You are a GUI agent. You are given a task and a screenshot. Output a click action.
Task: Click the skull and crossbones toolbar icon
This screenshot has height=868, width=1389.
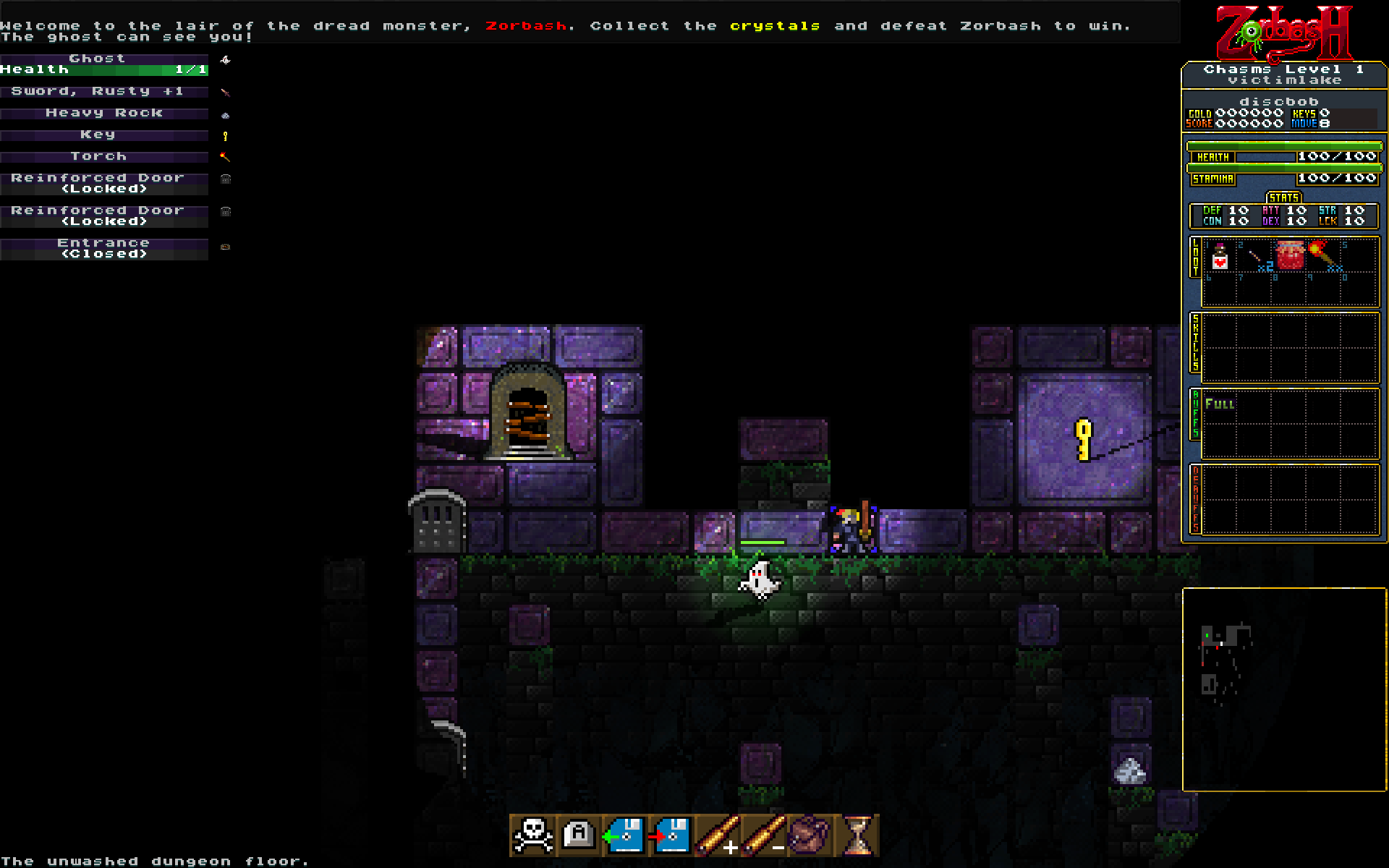pyautogui.click(x=532, y=835)
